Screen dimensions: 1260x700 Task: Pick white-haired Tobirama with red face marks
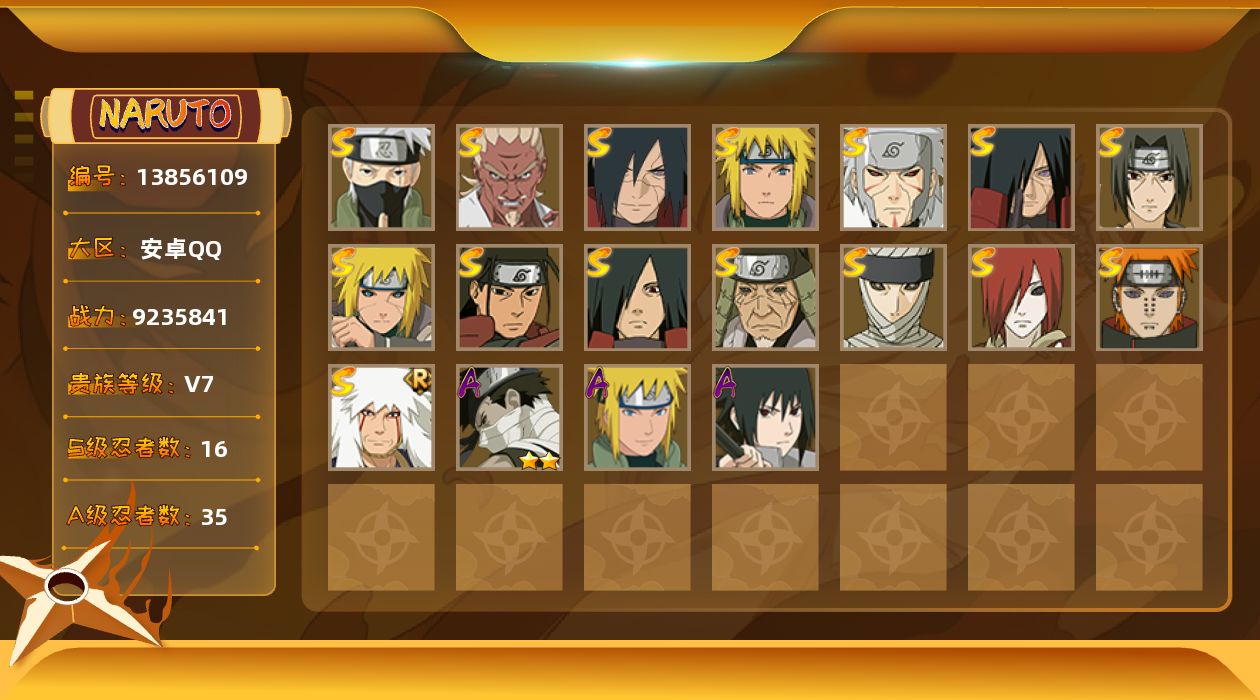tap(893, 177)
